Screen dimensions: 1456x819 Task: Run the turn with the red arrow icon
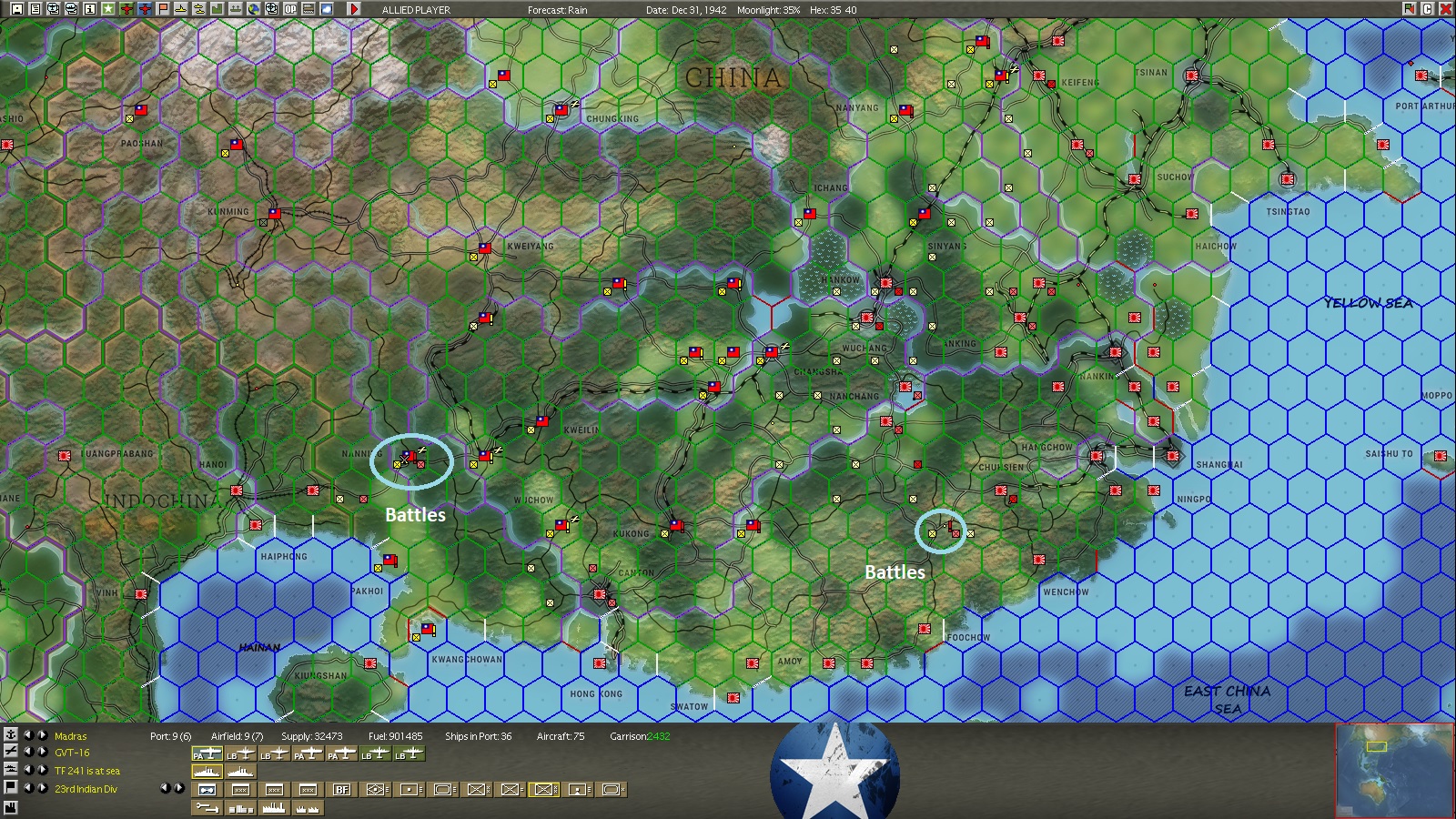pos(354,8)
